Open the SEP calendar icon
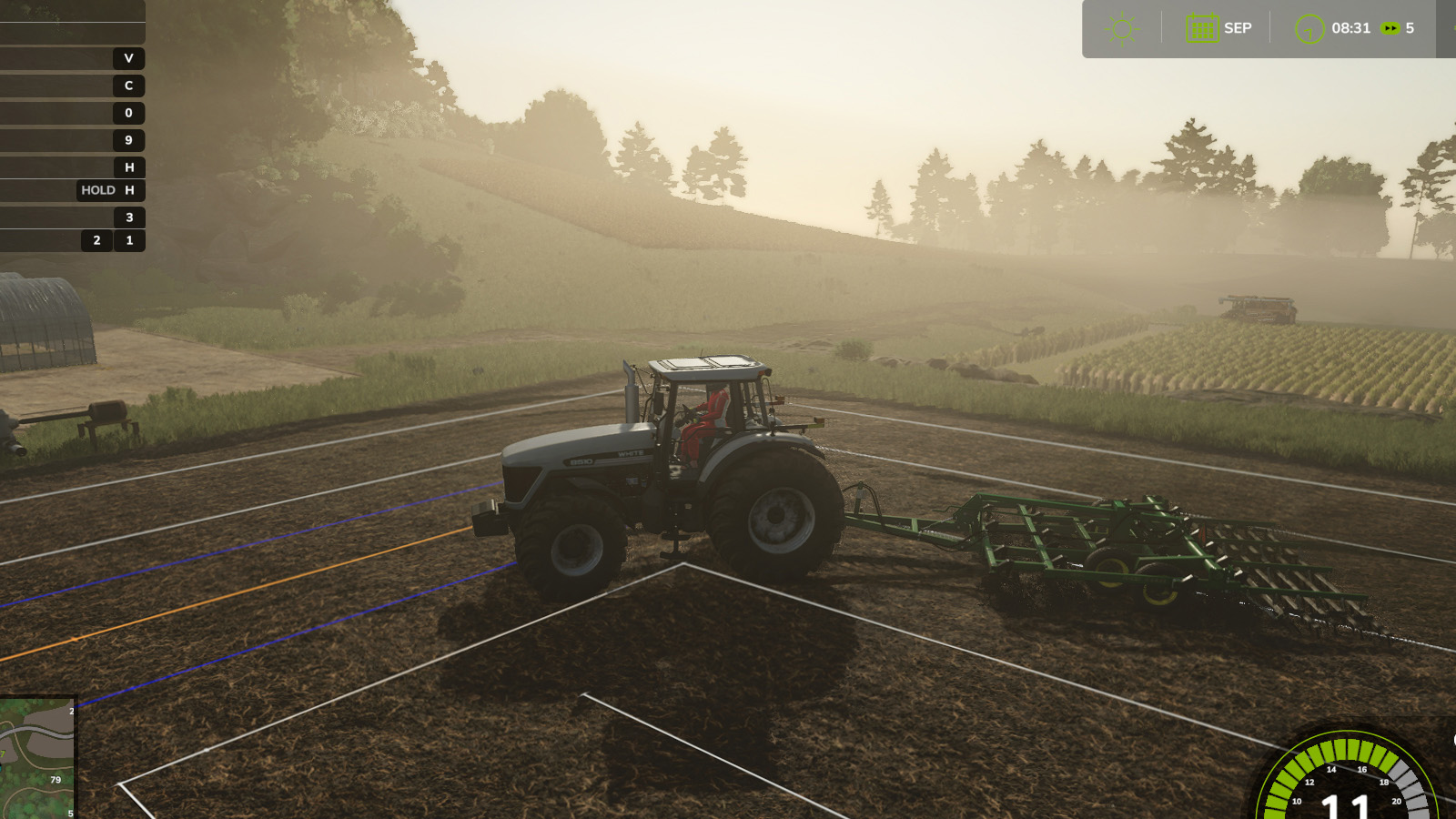1456x819 pixels. coord(1201,27)
